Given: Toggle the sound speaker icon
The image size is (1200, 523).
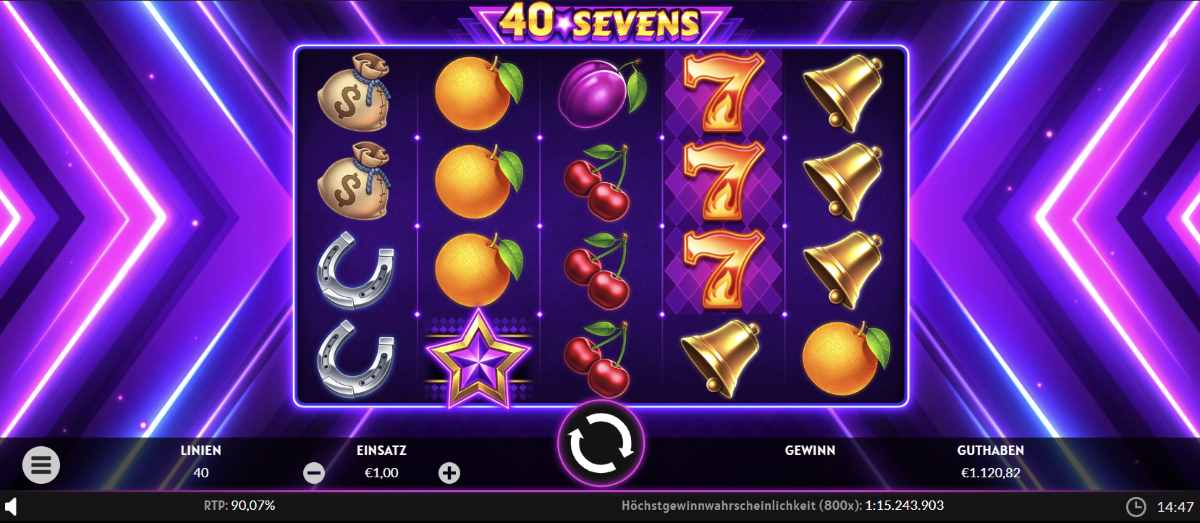Looking at the screenshot, I should [x=11, y=506].
